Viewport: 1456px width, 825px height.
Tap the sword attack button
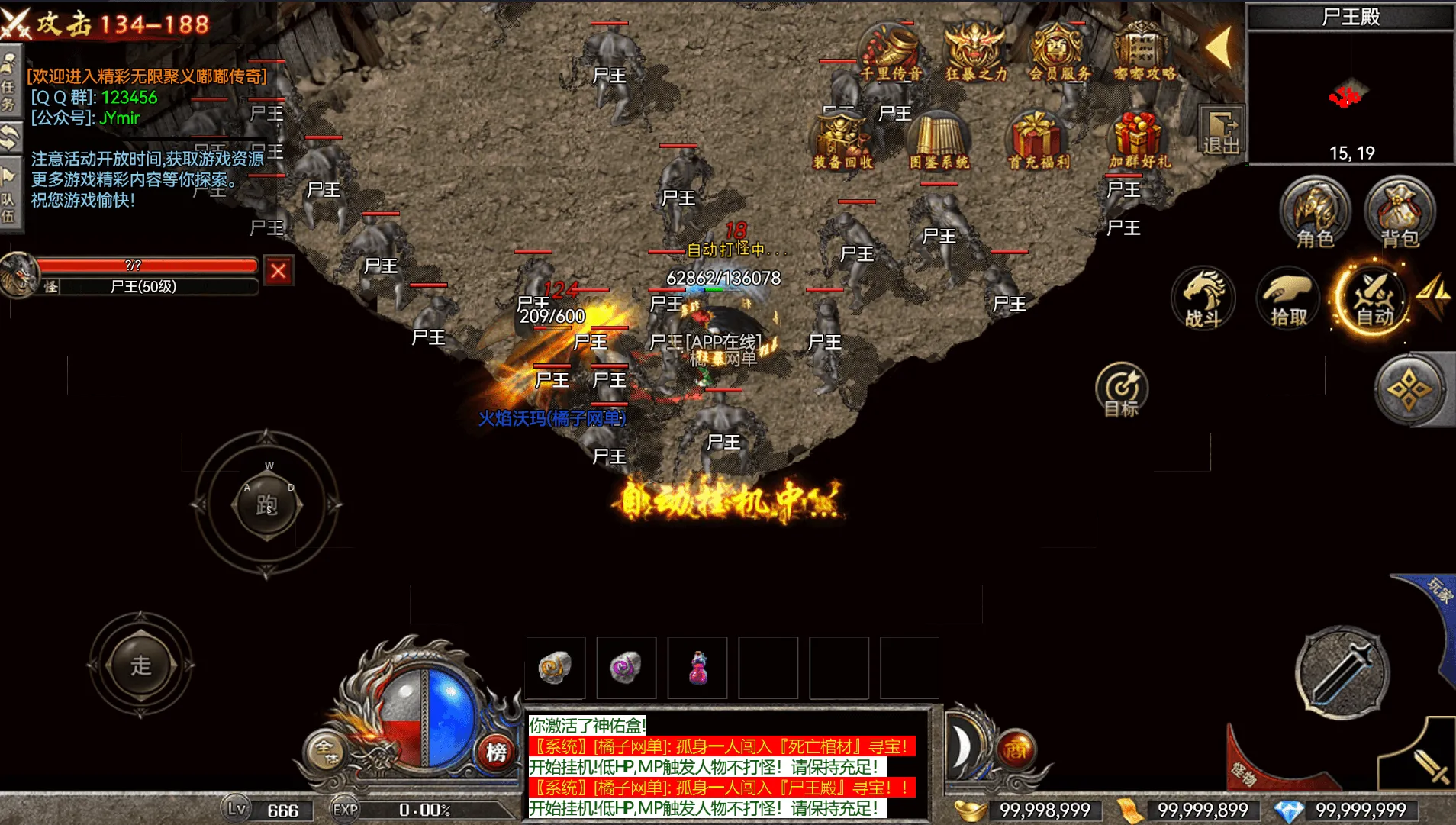tap(1342, 673)
